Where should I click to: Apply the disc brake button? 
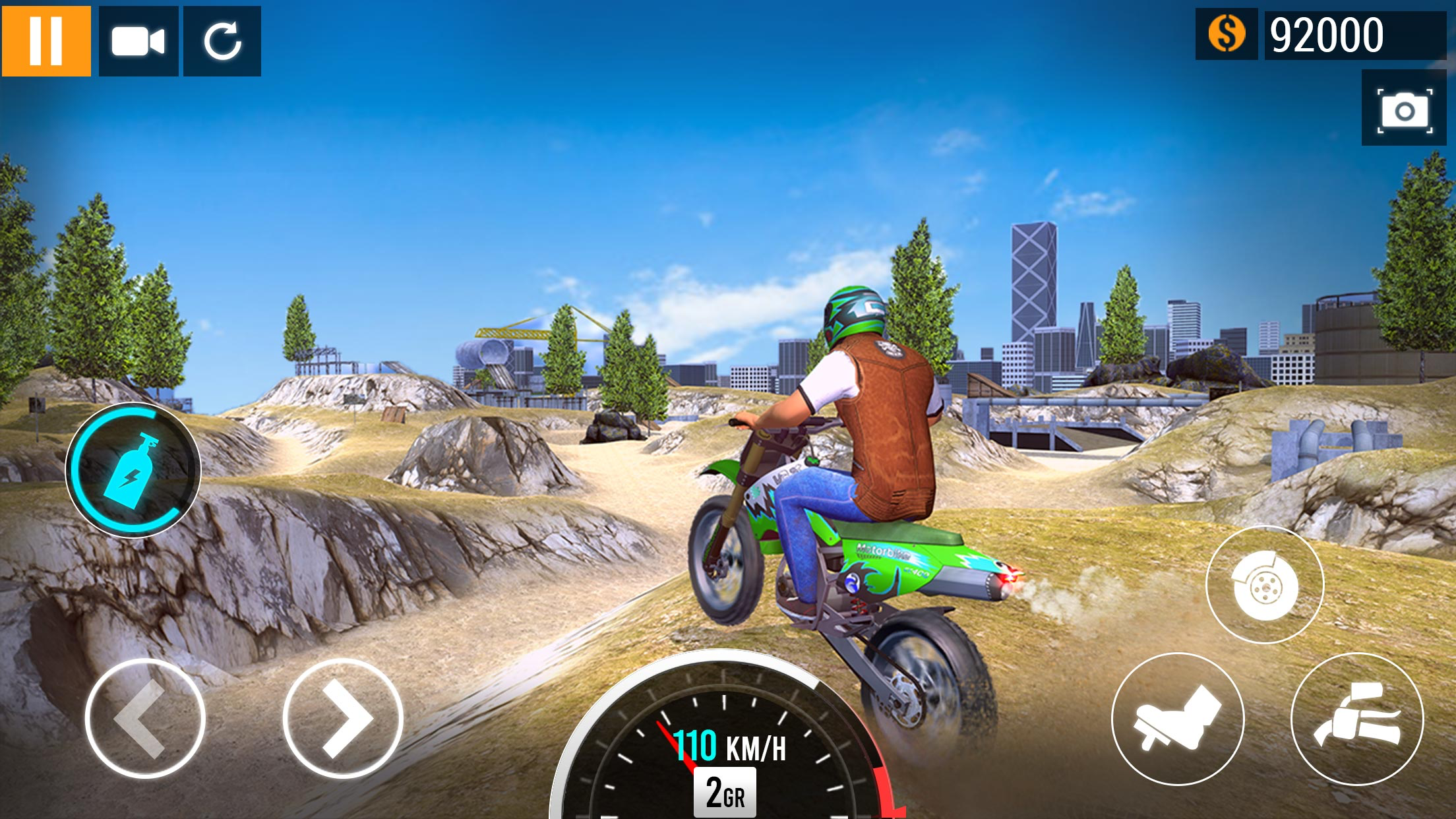[1265, 585]
